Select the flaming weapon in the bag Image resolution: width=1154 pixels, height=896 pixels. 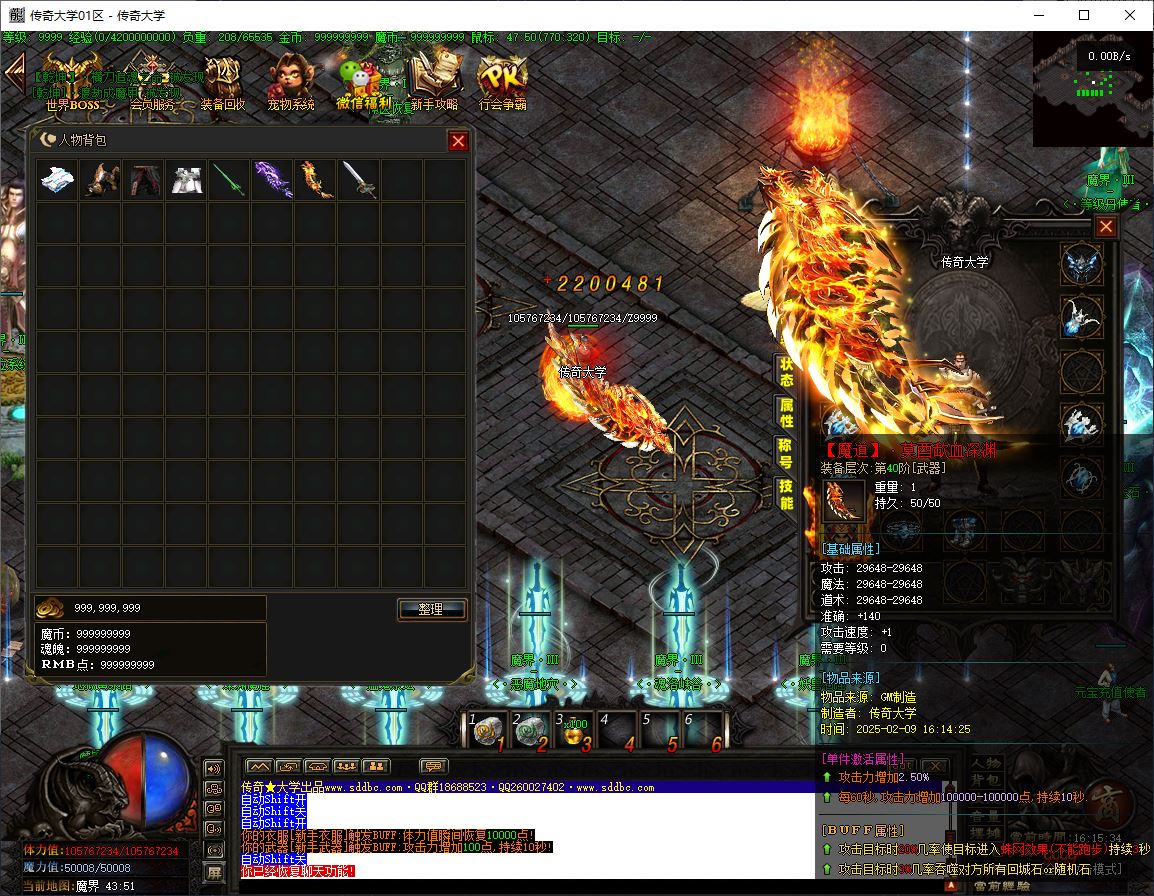pos(315,180)
